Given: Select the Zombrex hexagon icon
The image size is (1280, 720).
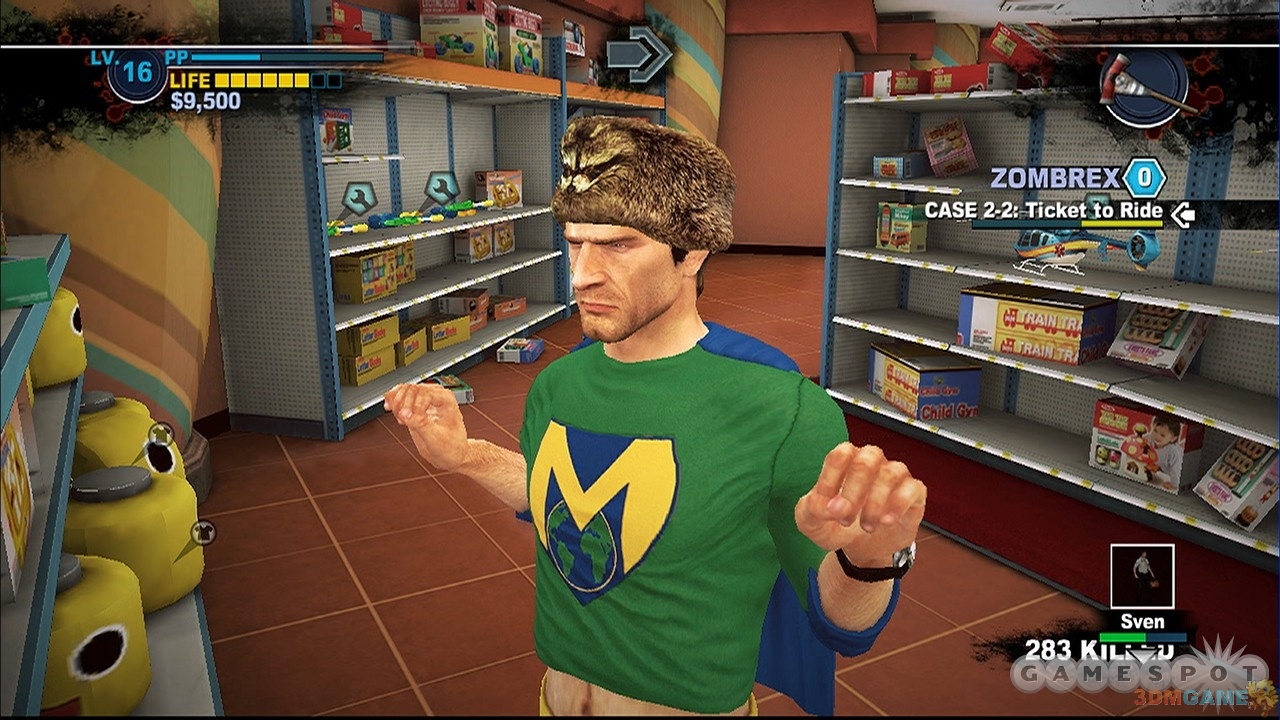Looking at the screenshot, I should (1144, 179).
